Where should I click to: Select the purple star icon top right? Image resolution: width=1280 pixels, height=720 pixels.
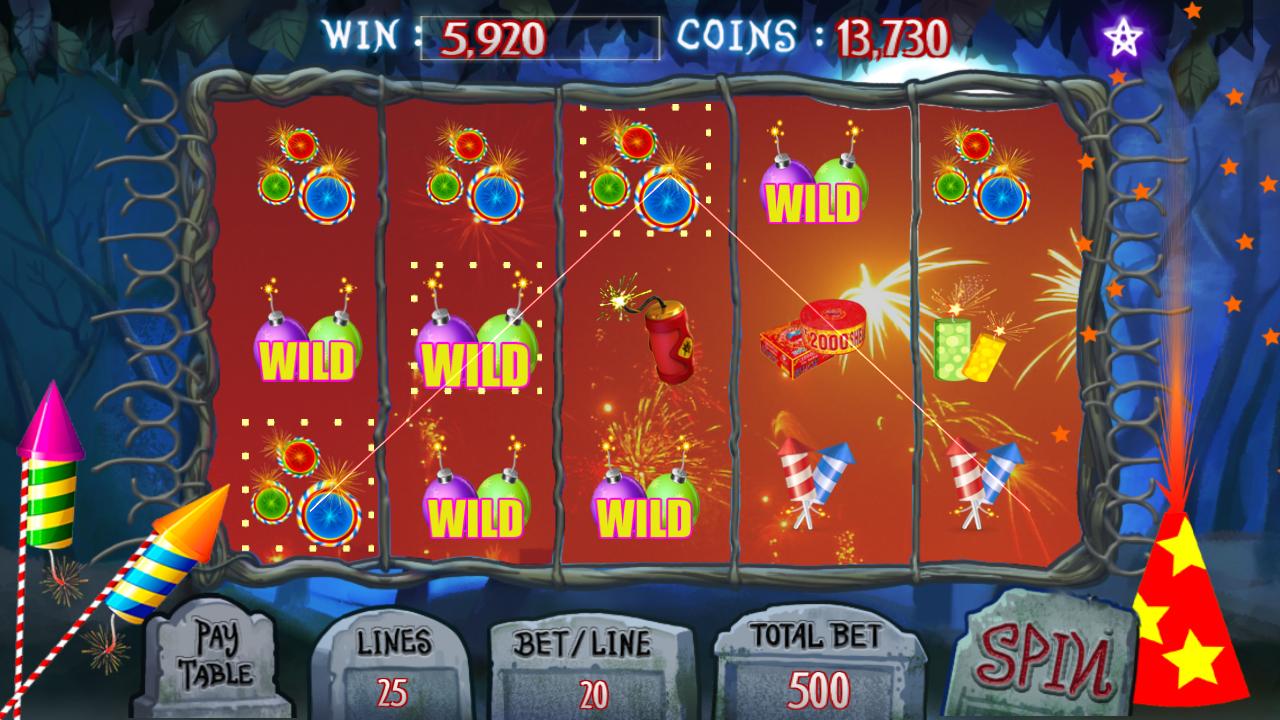tap(1124, 36)
